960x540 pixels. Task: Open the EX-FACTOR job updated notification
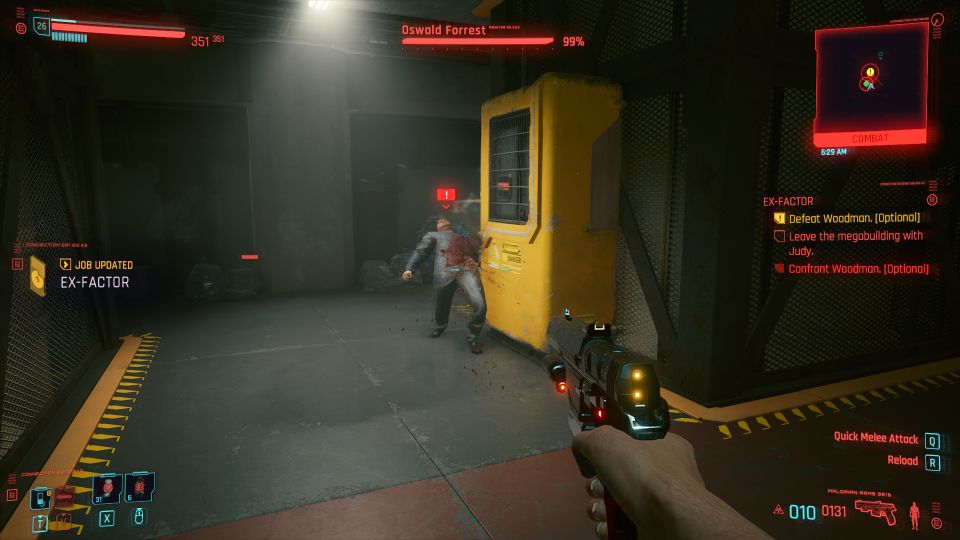[95, 282]
